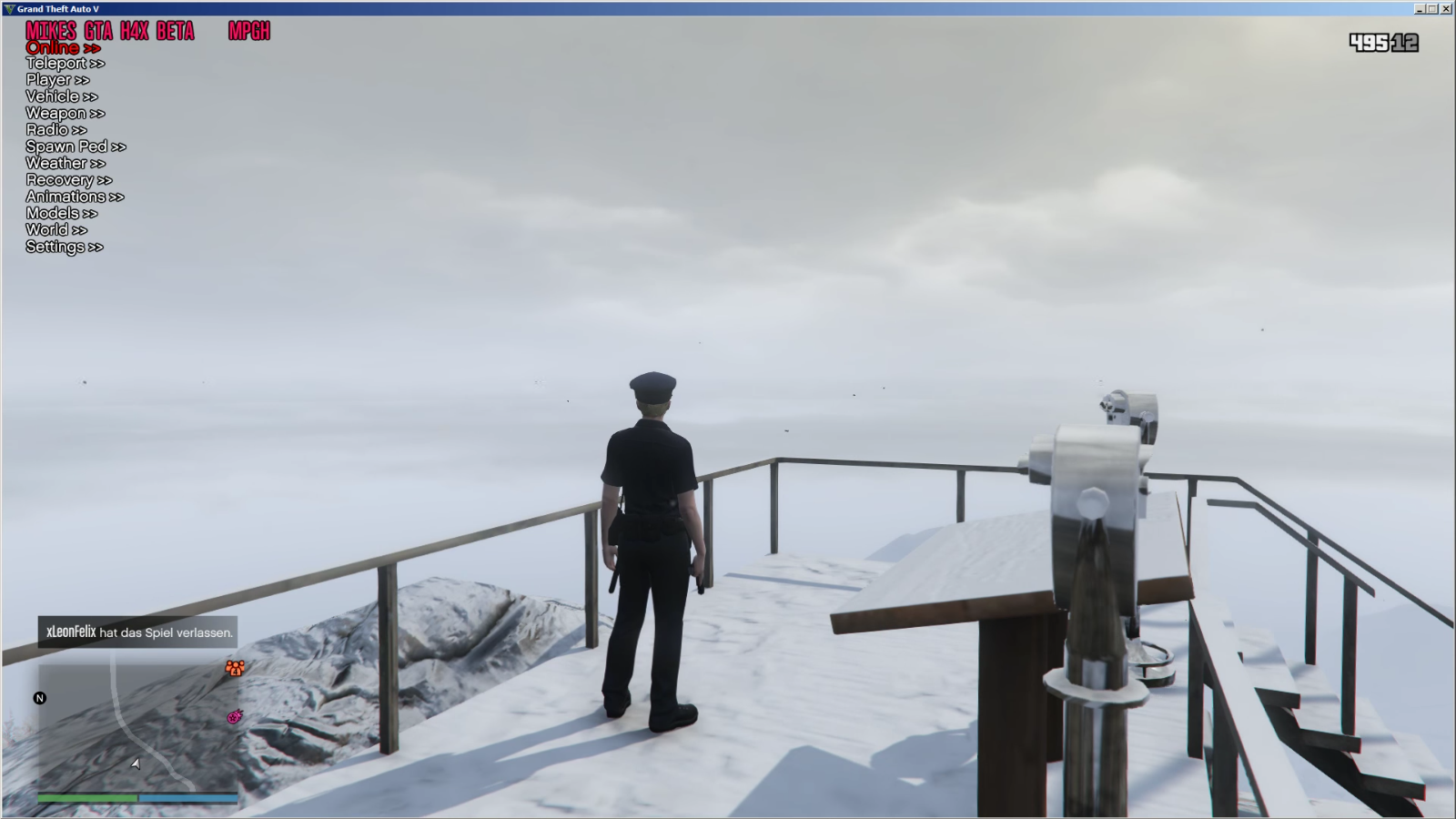Click the pink mission blip on minimap
1456x819 pixels.
pos(235,717)
